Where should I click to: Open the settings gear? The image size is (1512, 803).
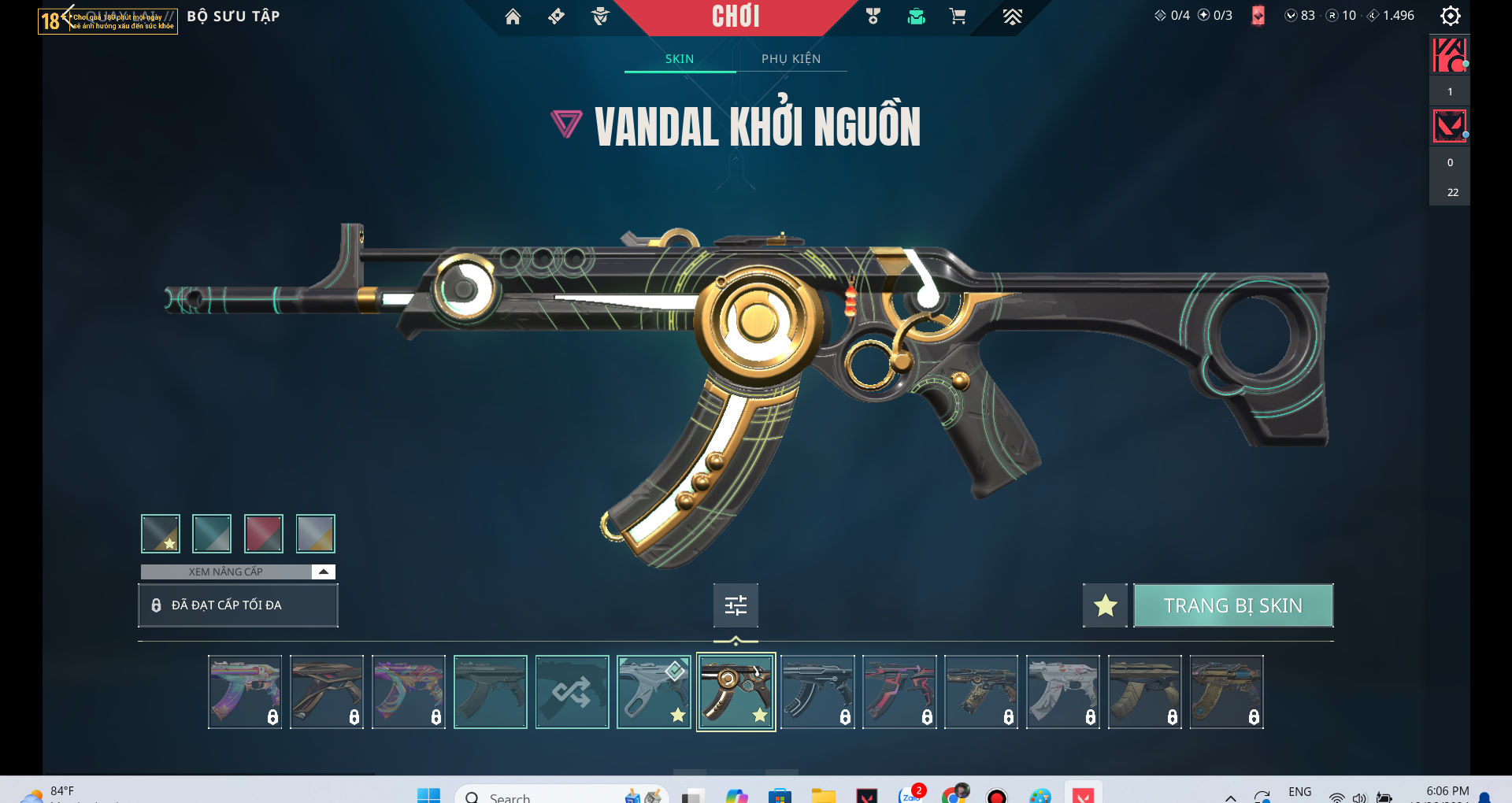tap(1450, 16)
